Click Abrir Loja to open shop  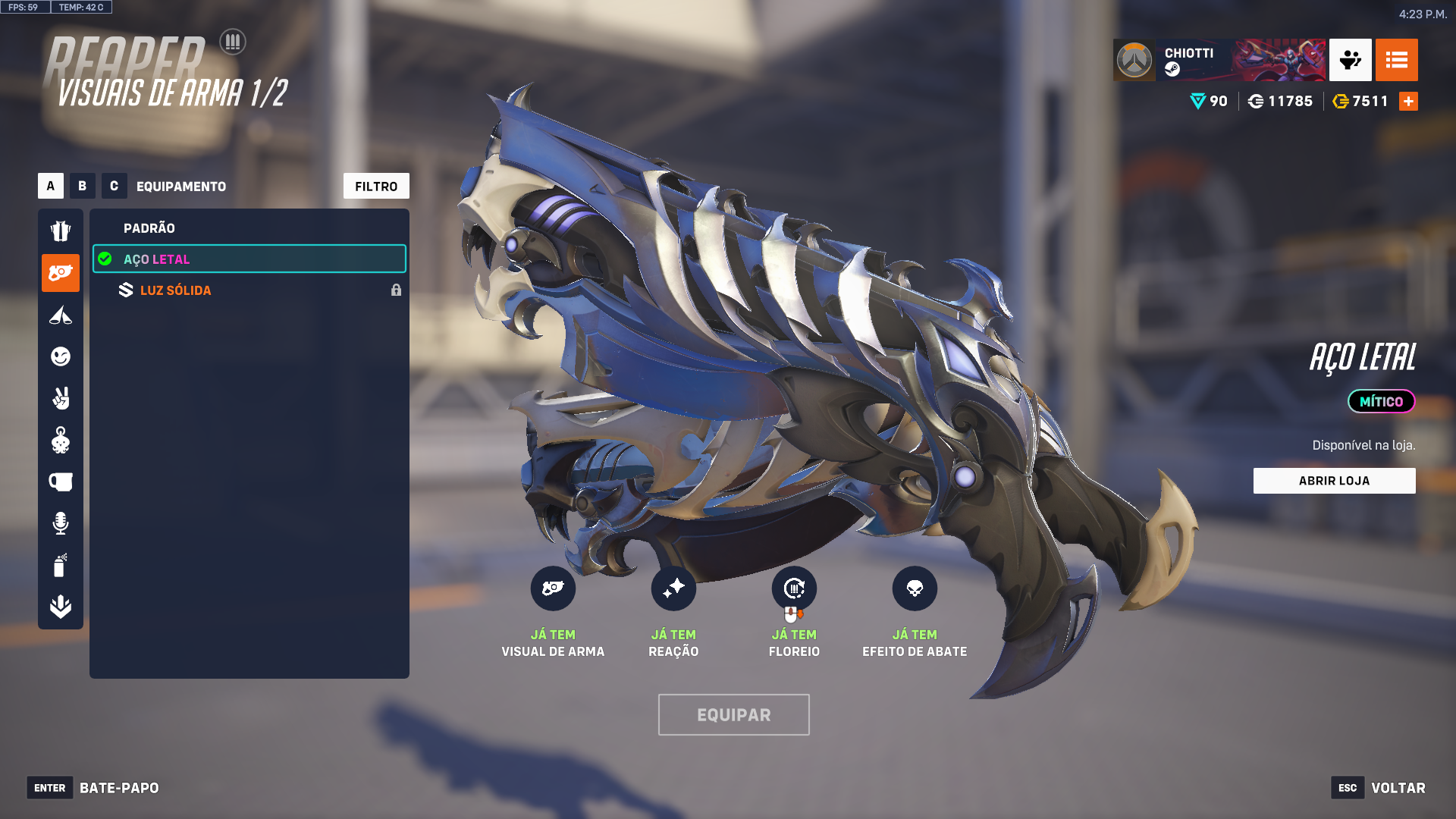(1334, 481)
